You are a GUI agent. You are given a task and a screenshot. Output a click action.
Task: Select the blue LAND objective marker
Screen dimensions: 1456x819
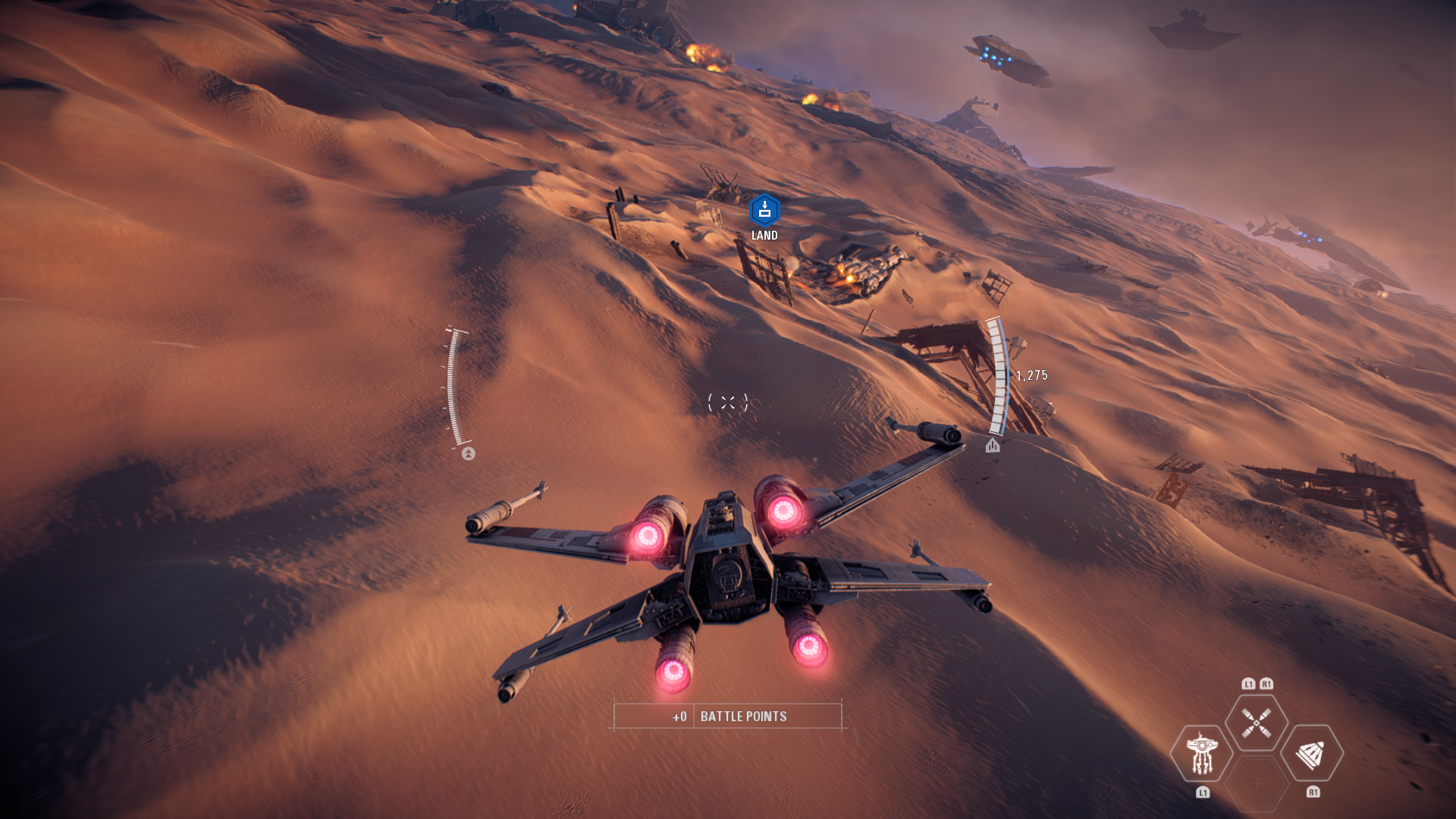click(x=764, y=211)
